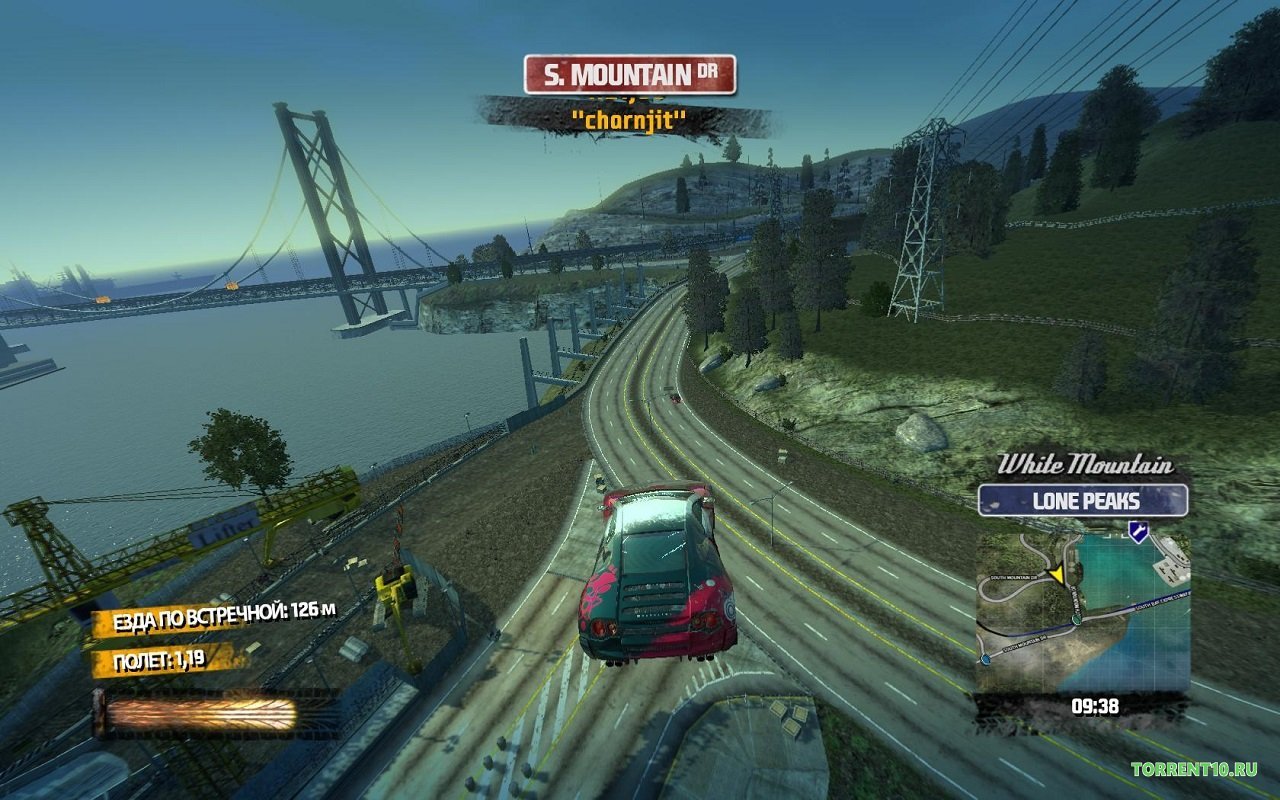Click the minimap in the corner
Screen dimensions: 1280x800
point(1083,610)
